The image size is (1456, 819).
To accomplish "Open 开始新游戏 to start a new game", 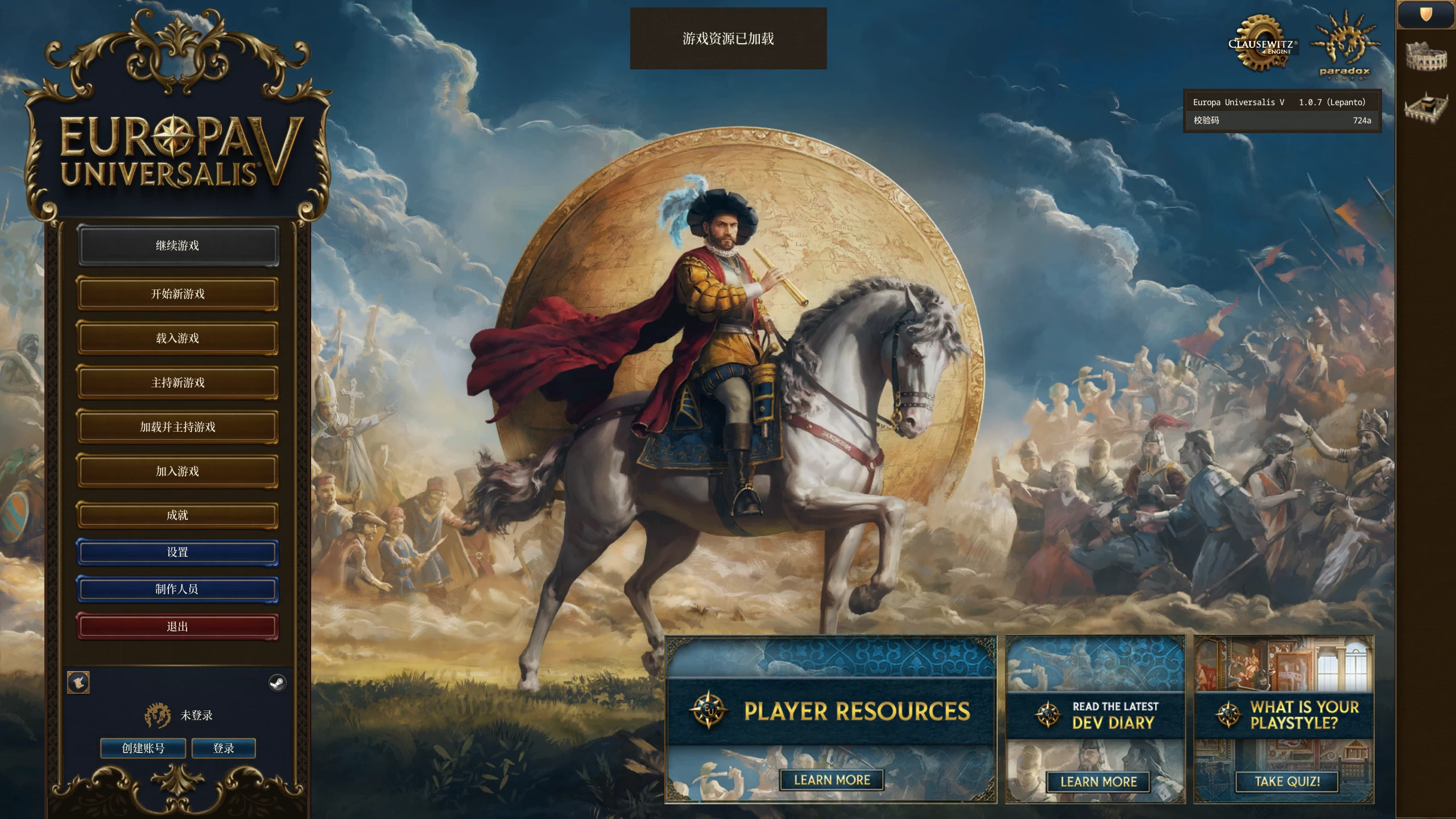I will [178, 293].
